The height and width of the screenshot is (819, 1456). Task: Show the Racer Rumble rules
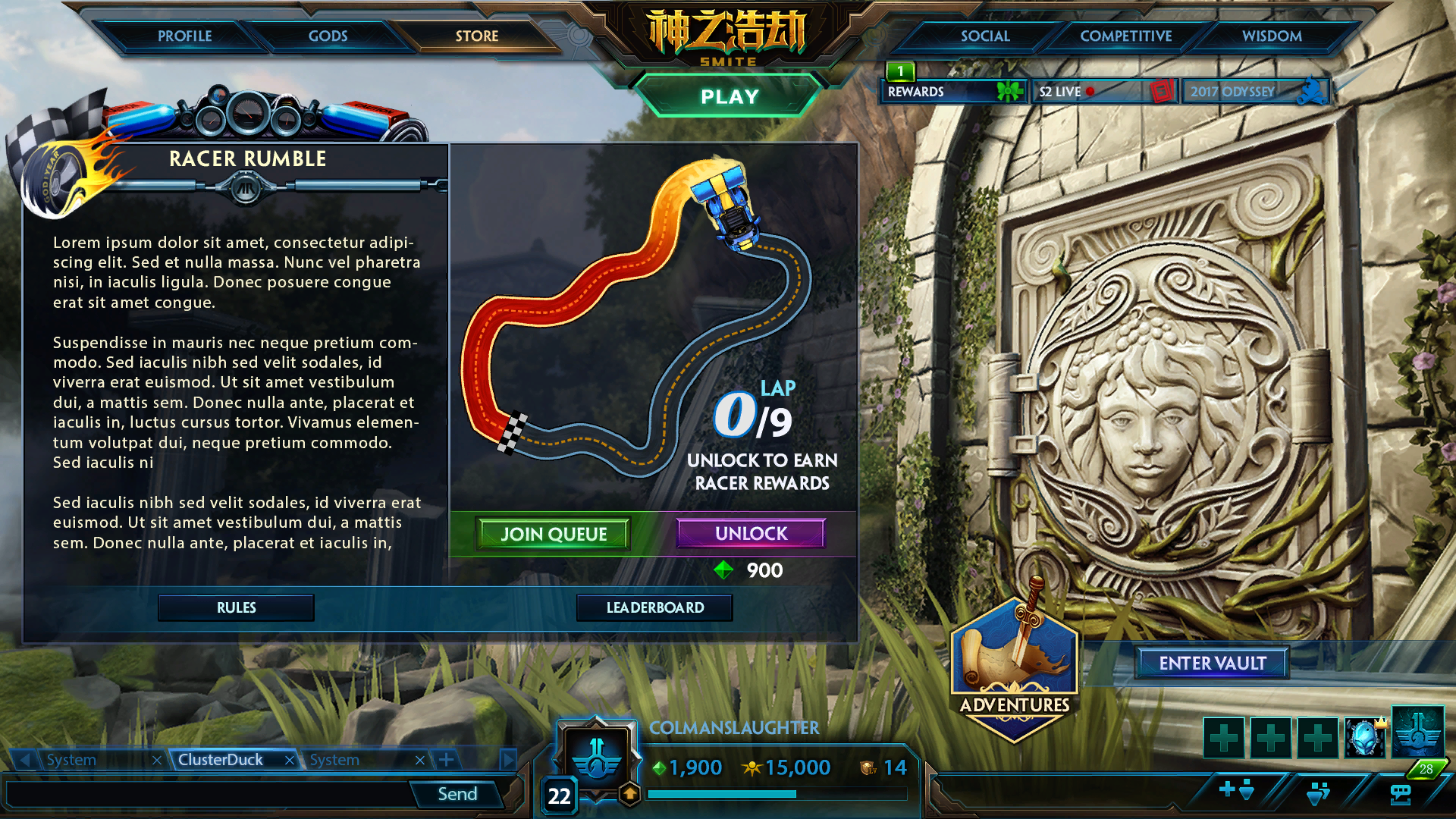(x=236, y=607)
